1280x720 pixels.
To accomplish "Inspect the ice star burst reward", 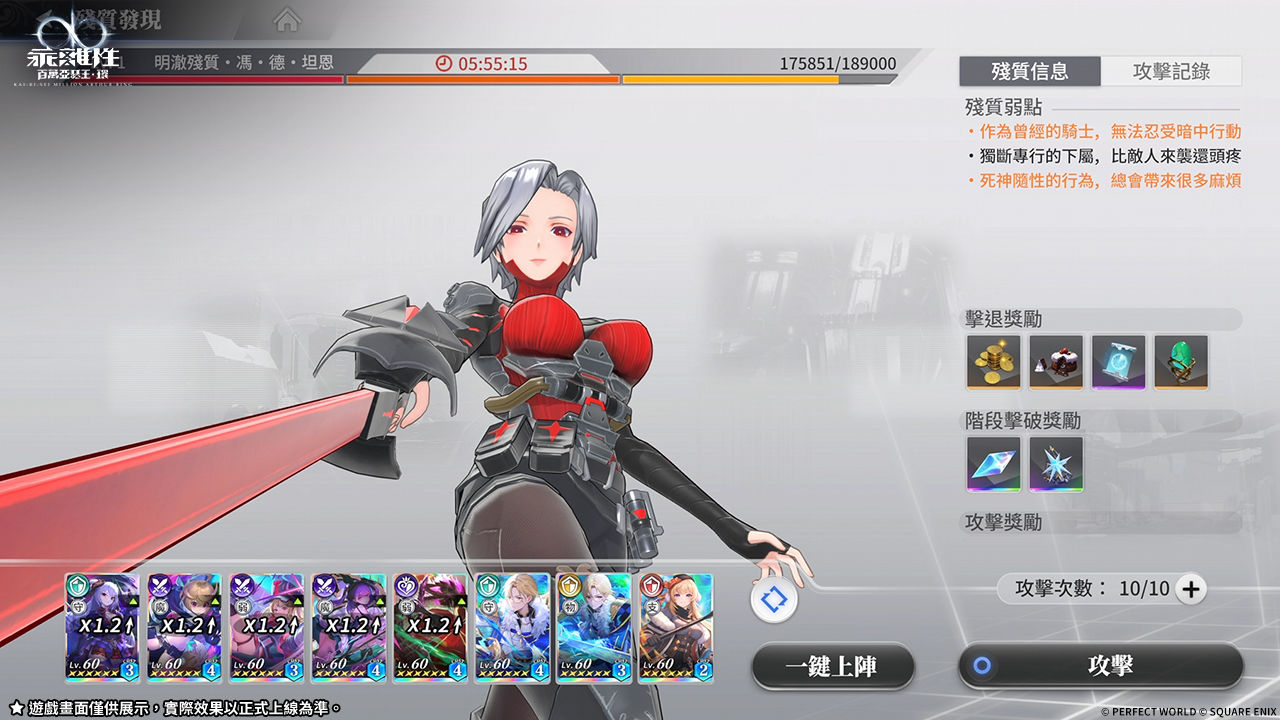I will 1056,463.
